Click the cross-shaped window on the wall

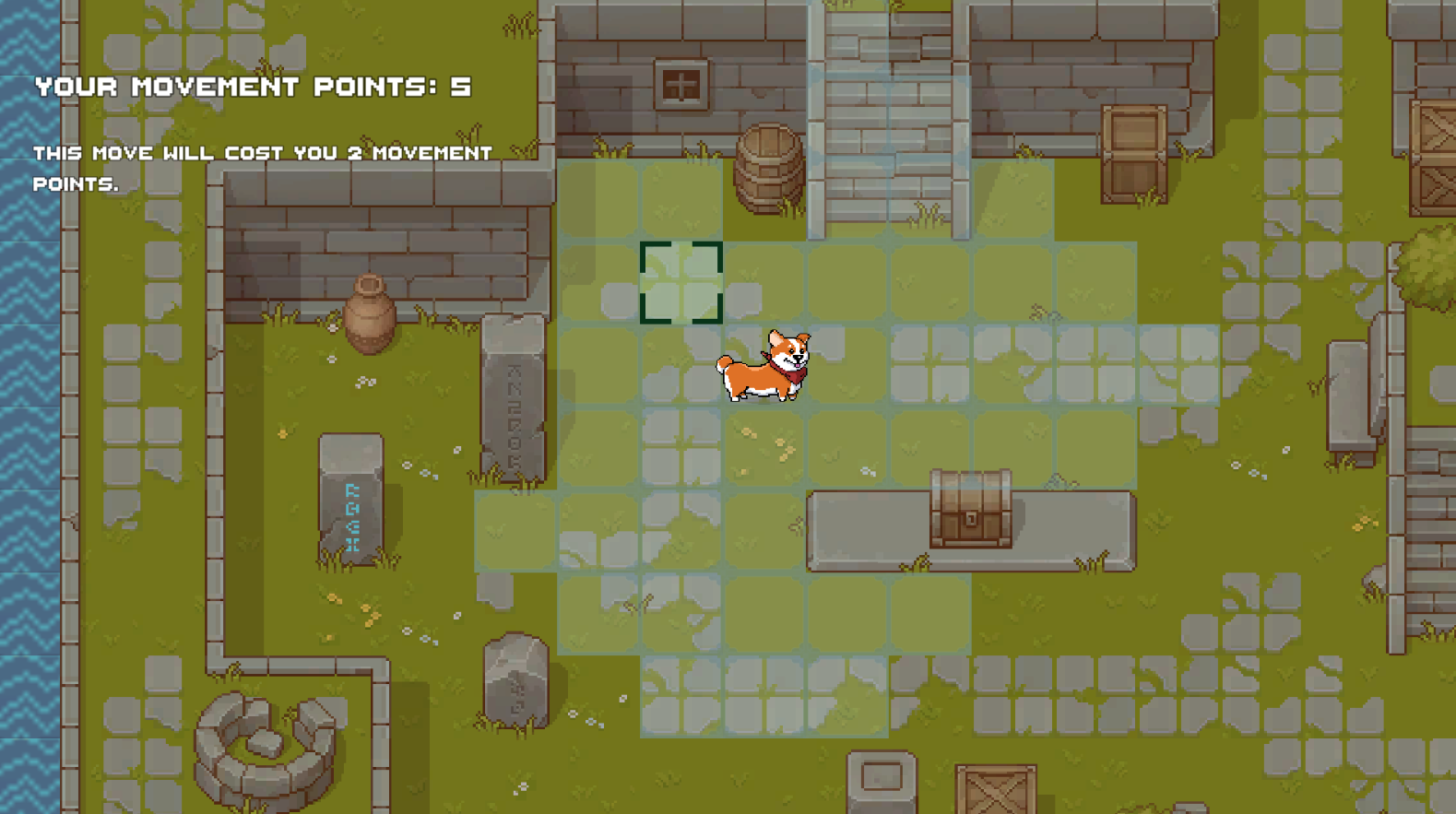tap(682, 83)
